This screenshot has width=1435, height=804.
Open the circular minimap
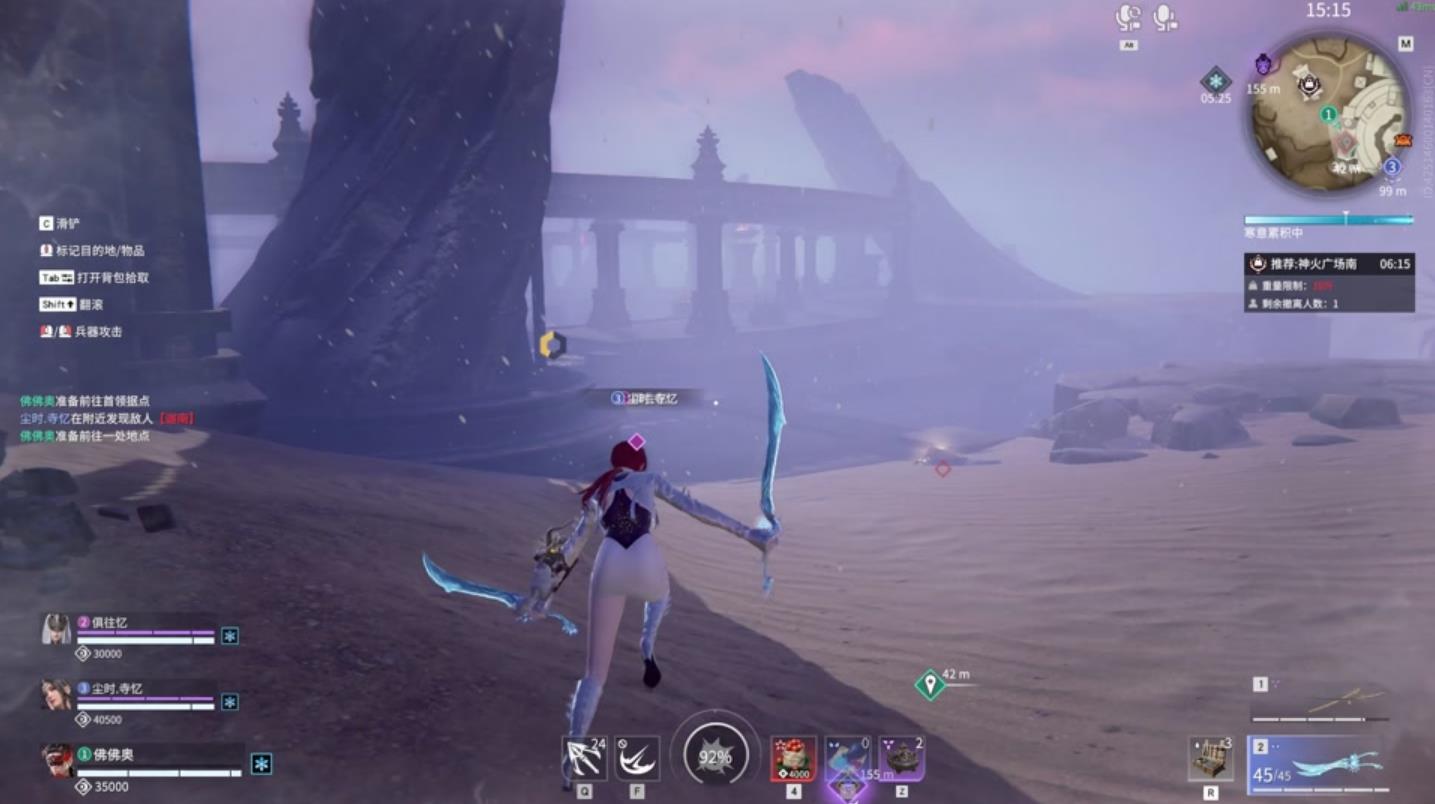(1330, 112)
